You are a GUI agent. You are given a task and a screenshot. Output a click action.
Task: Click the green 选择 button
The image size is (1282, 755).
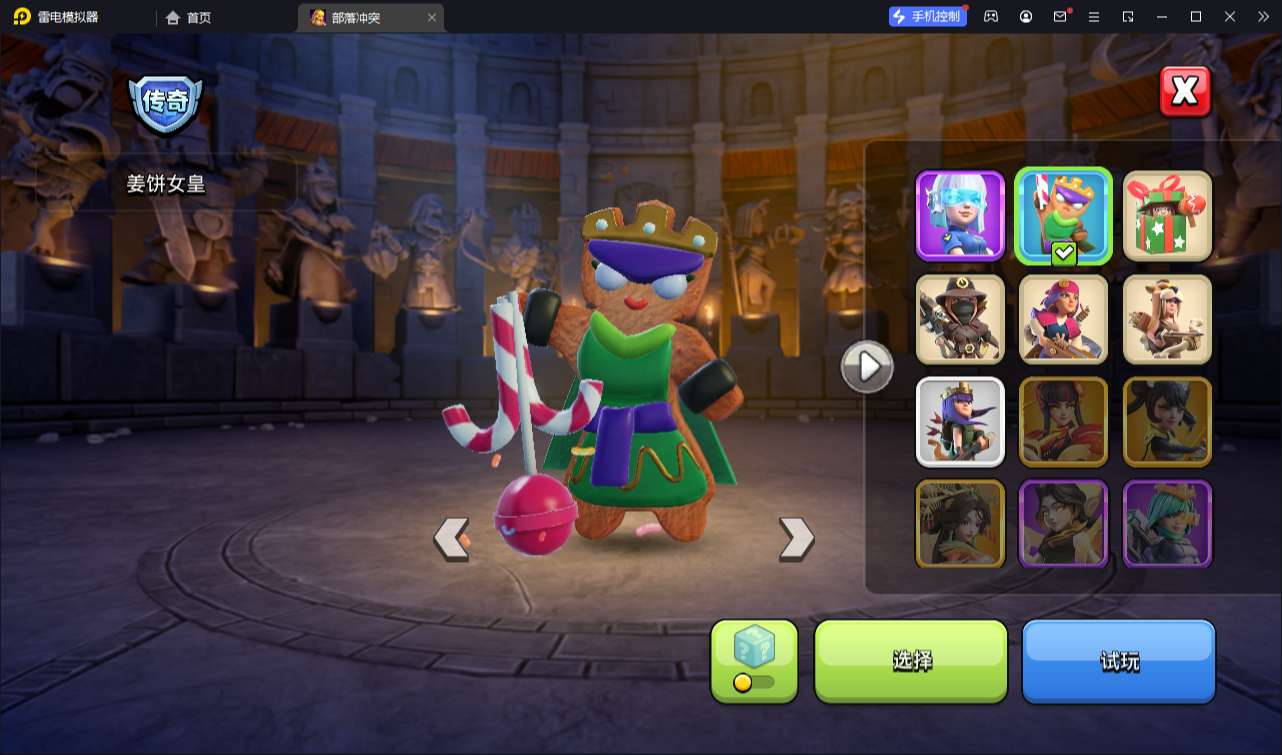911,660
